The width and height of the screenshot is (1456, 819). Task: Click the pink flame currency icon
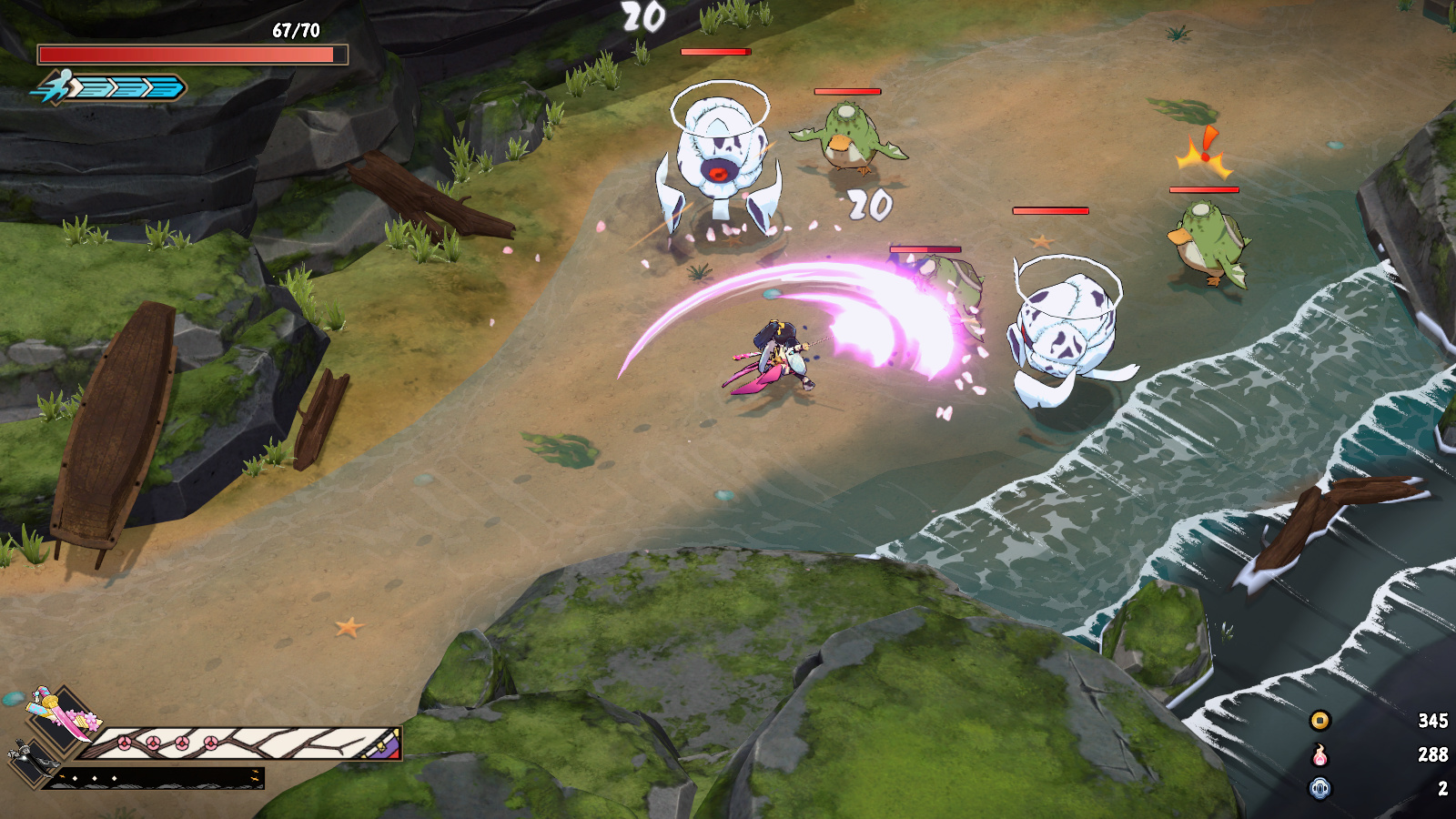pyautogui.click(x=1319, y=754)
